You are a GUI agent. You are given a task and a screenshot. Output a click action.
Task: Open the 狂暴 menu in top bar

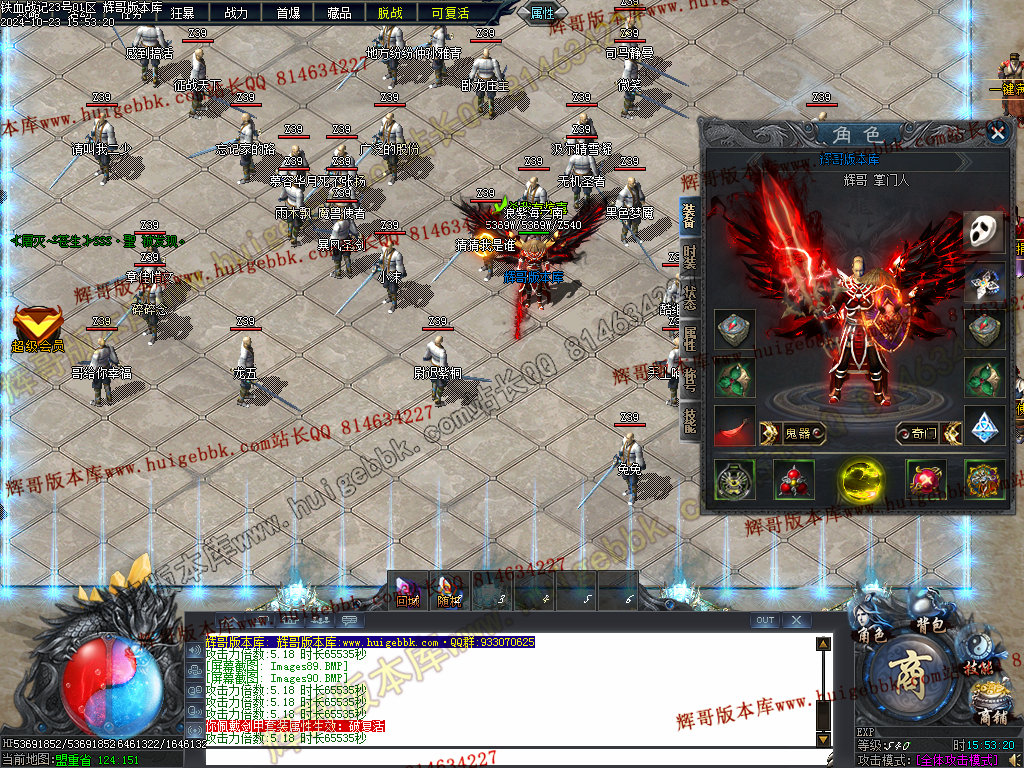[x=182, y=13]
